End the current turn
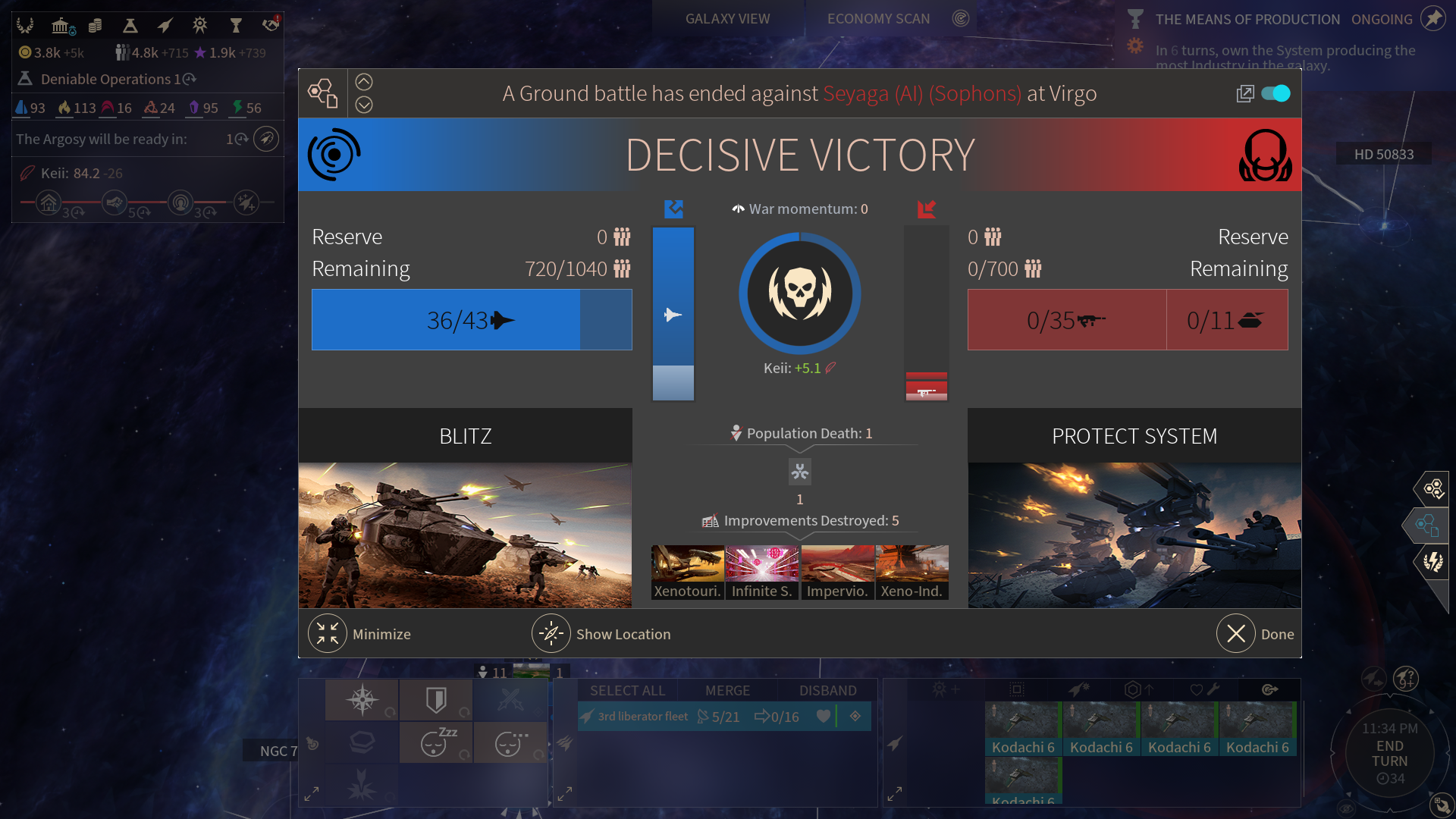 tap(1389, 753)
